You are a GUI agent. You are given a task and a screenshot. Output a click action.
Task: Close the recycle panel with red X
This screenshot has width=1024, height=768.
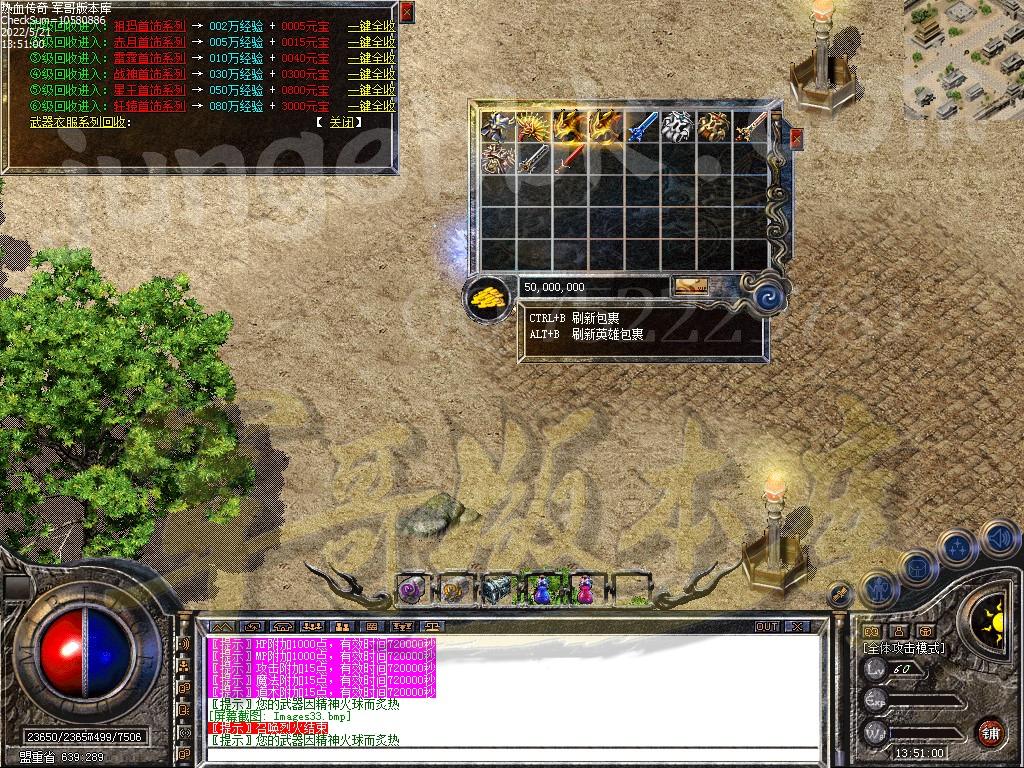point(406,12)
